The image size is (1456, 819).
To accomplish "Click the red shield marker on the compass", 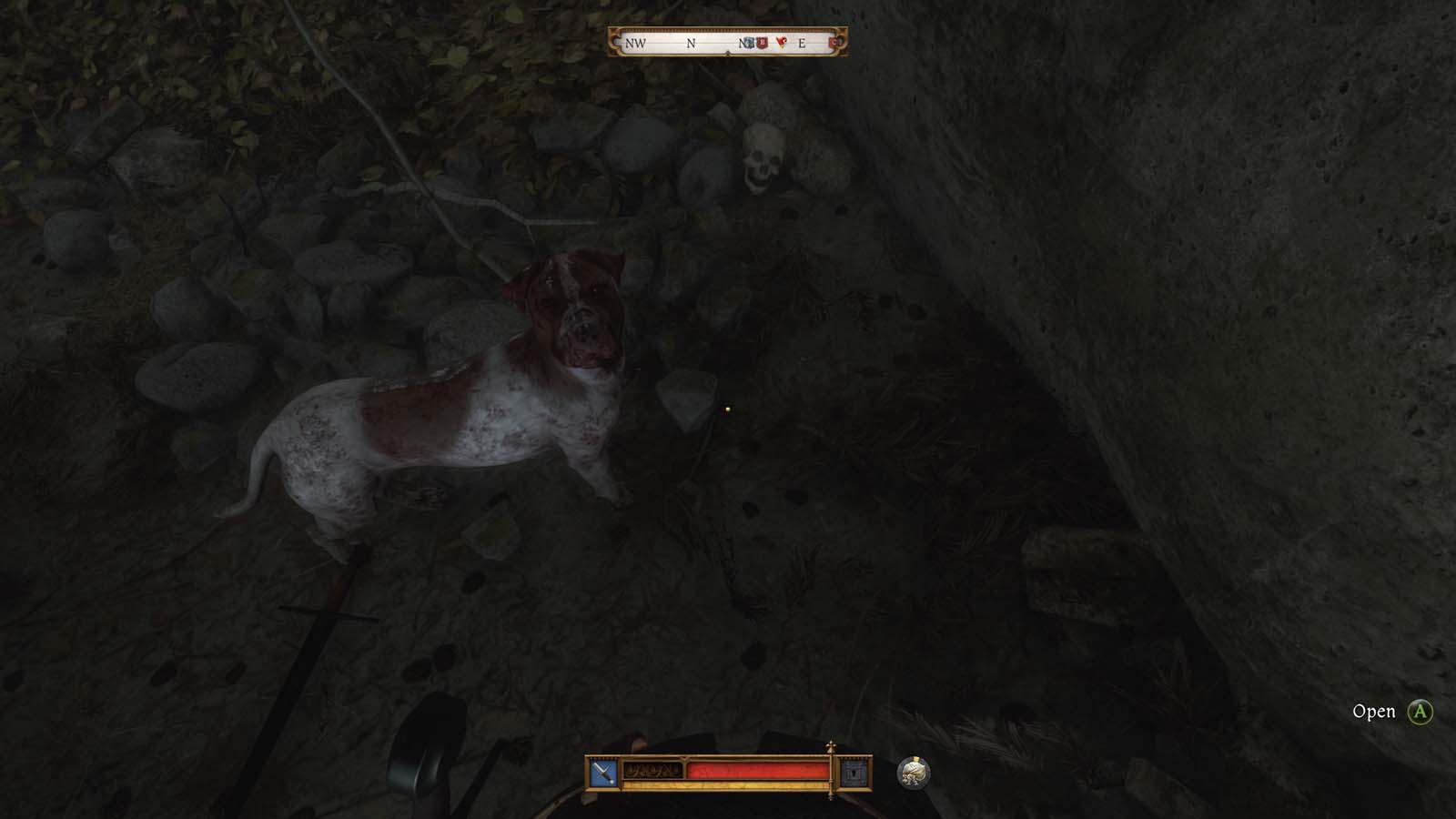I will 762,42.
